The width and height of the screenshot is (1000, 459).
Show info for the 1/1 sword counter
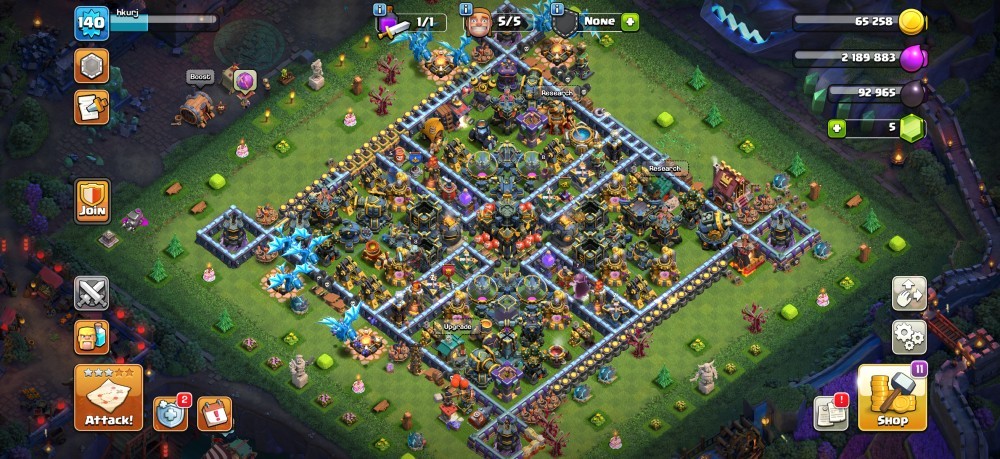click(380, 9)
